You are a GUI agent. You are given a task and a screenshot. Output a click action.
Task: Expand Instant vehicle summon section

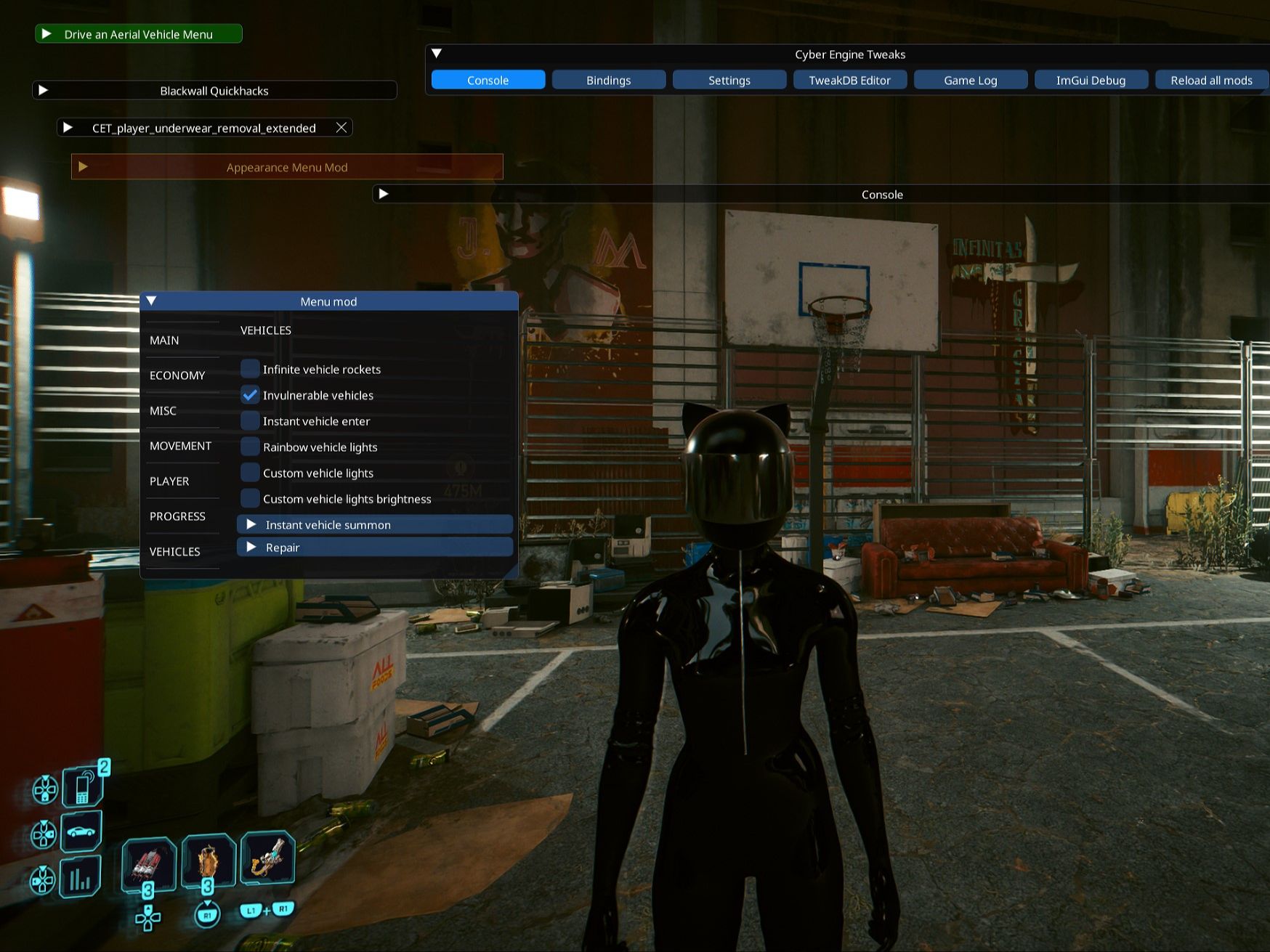pos(251,524)
